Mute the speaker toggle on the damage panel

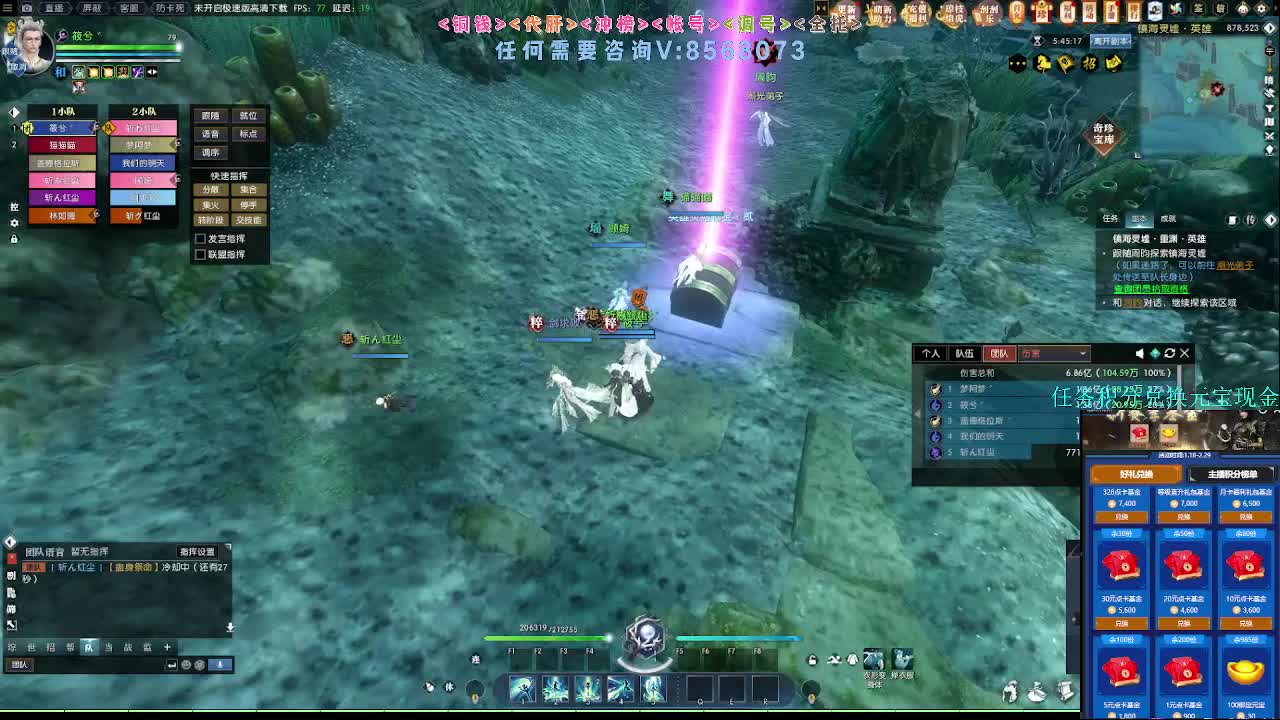click(x=1140, y=353)
